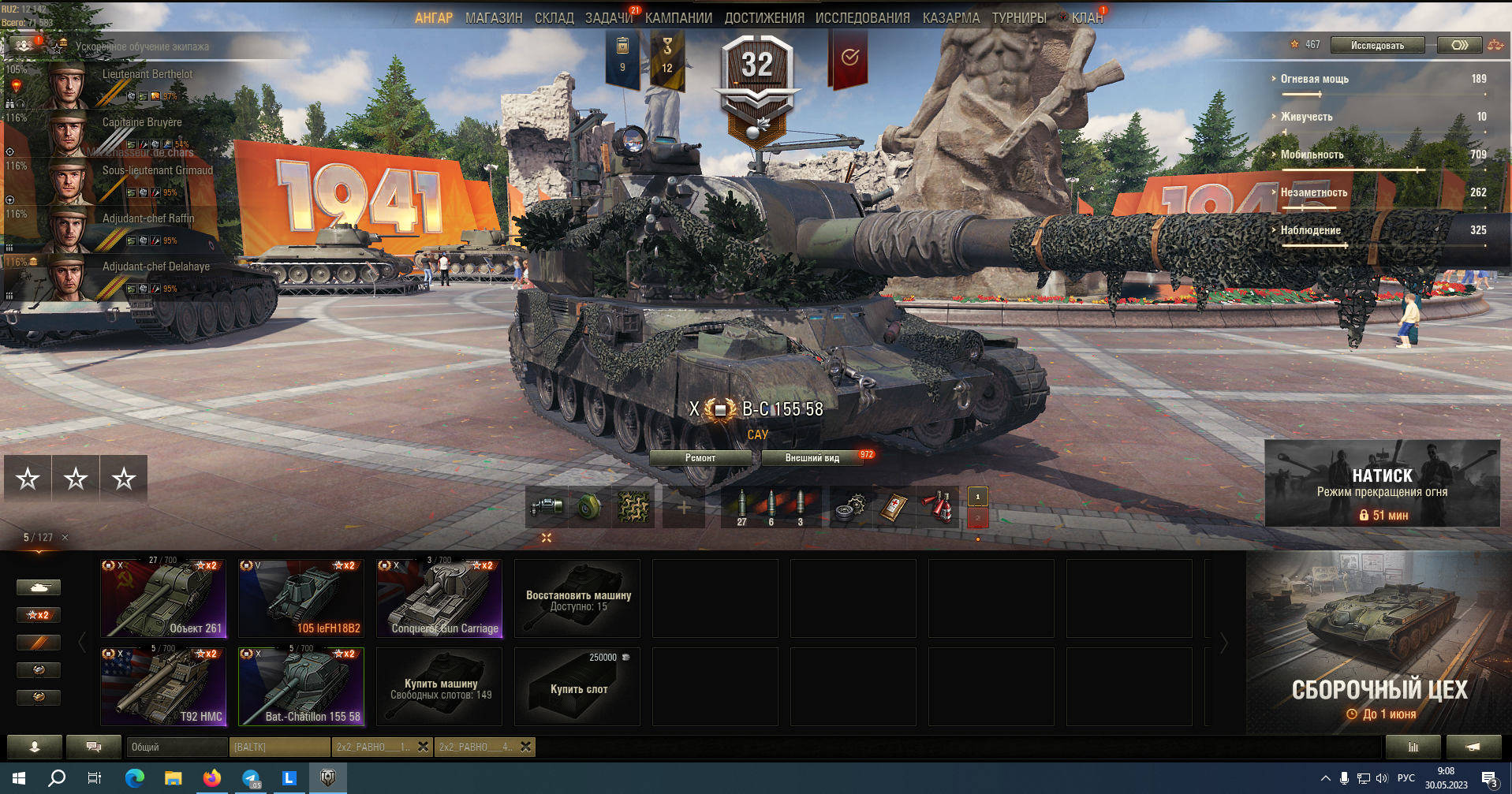Open File Explorer from the taskbar
The image size is (1512, 794).
click(173, 778)
